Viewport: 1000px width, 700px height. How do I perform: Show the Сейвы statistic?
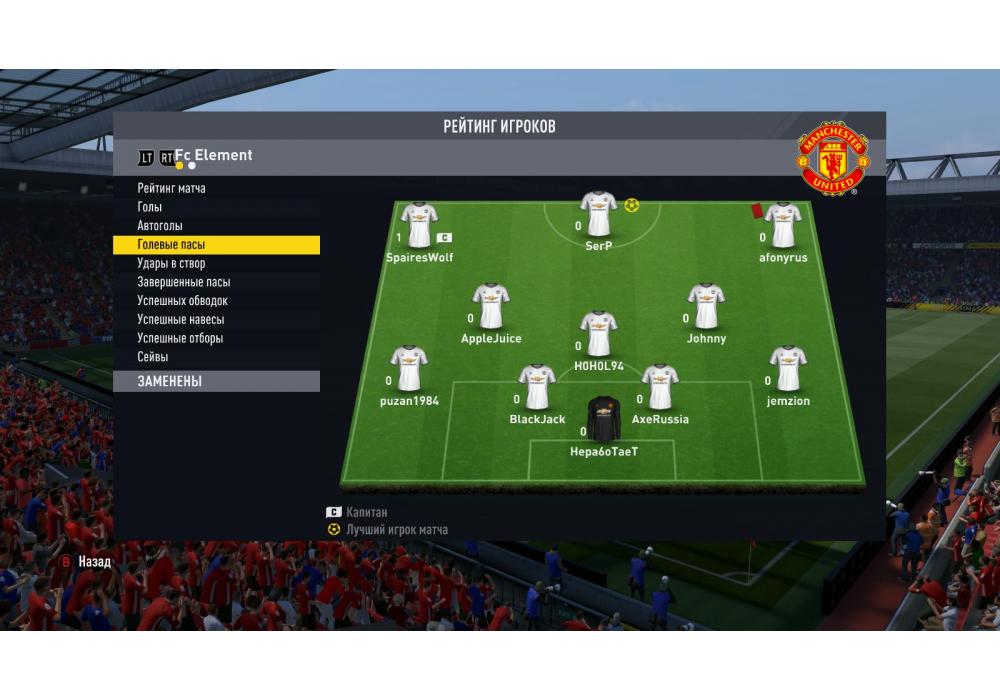point(153,357)
